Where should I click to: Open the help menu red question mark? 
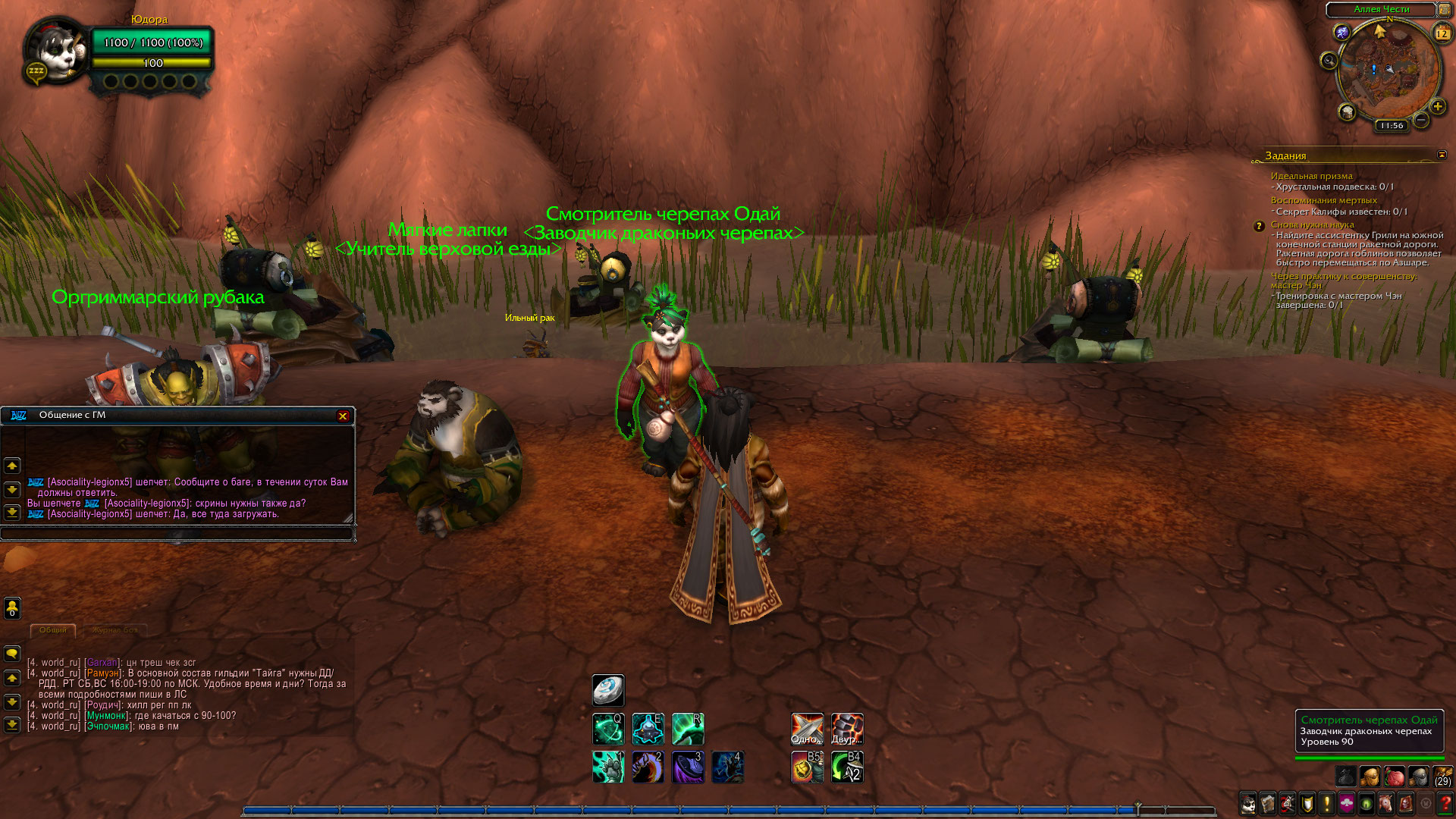pos(1445,804)
